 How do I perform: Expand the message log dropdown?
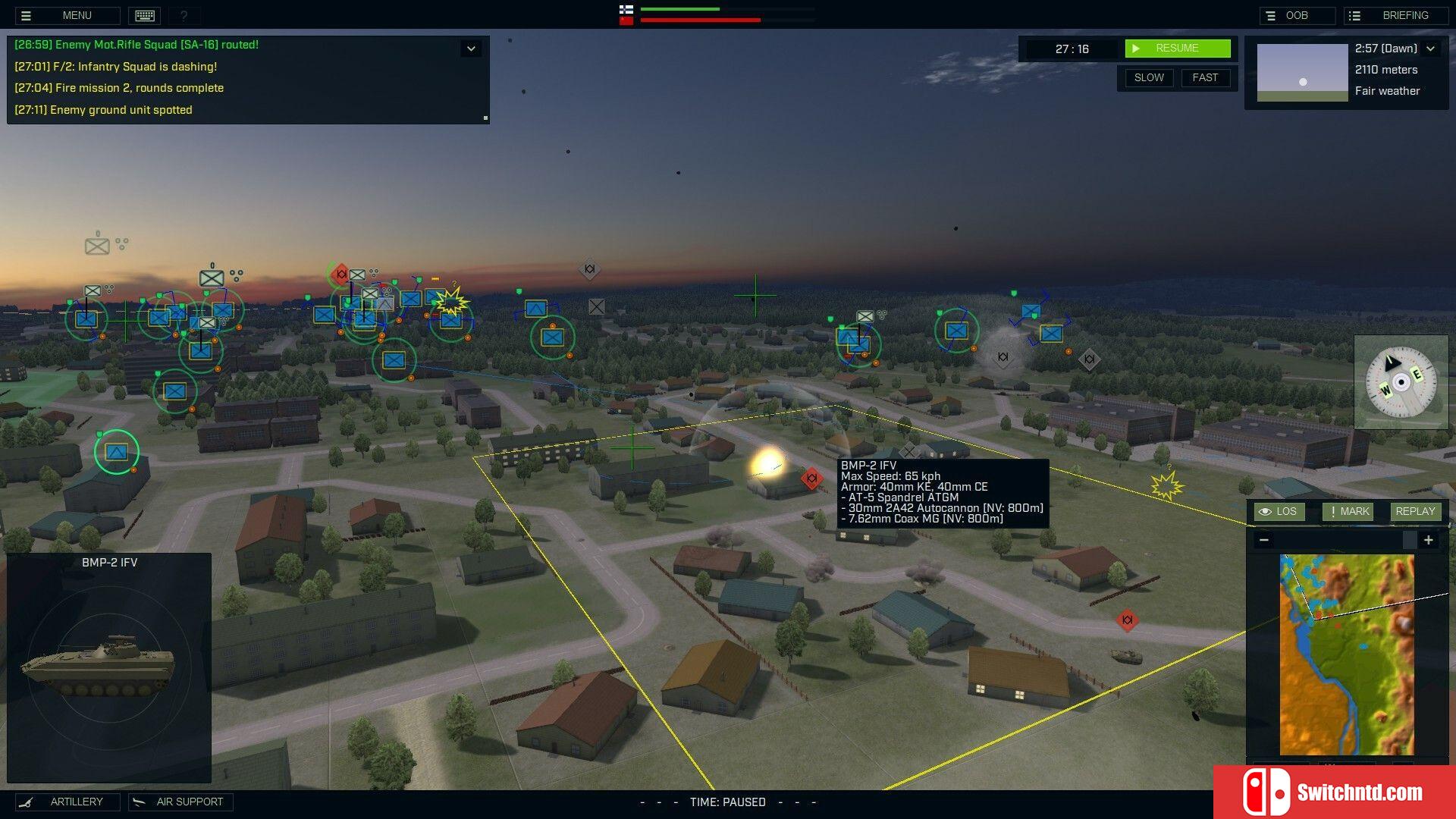(x=471, y=49)
